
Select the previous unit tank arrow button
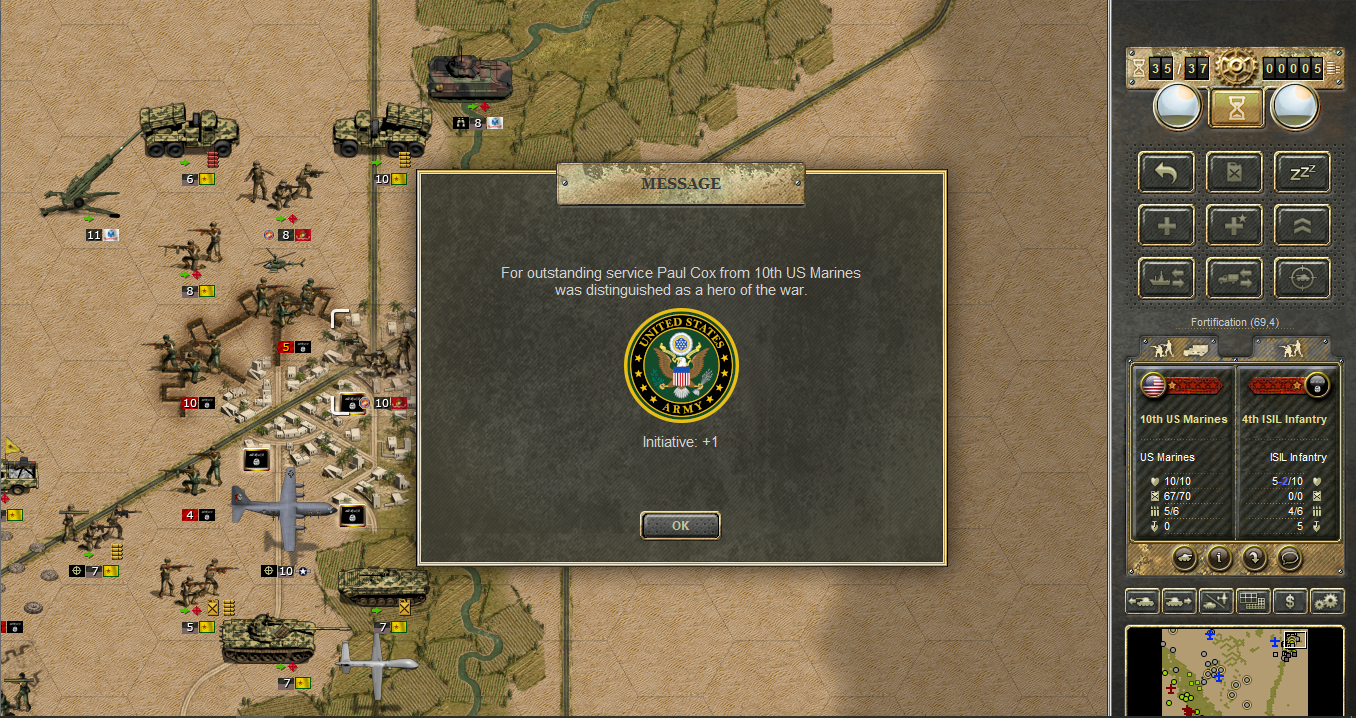[x=1142, y=601]
